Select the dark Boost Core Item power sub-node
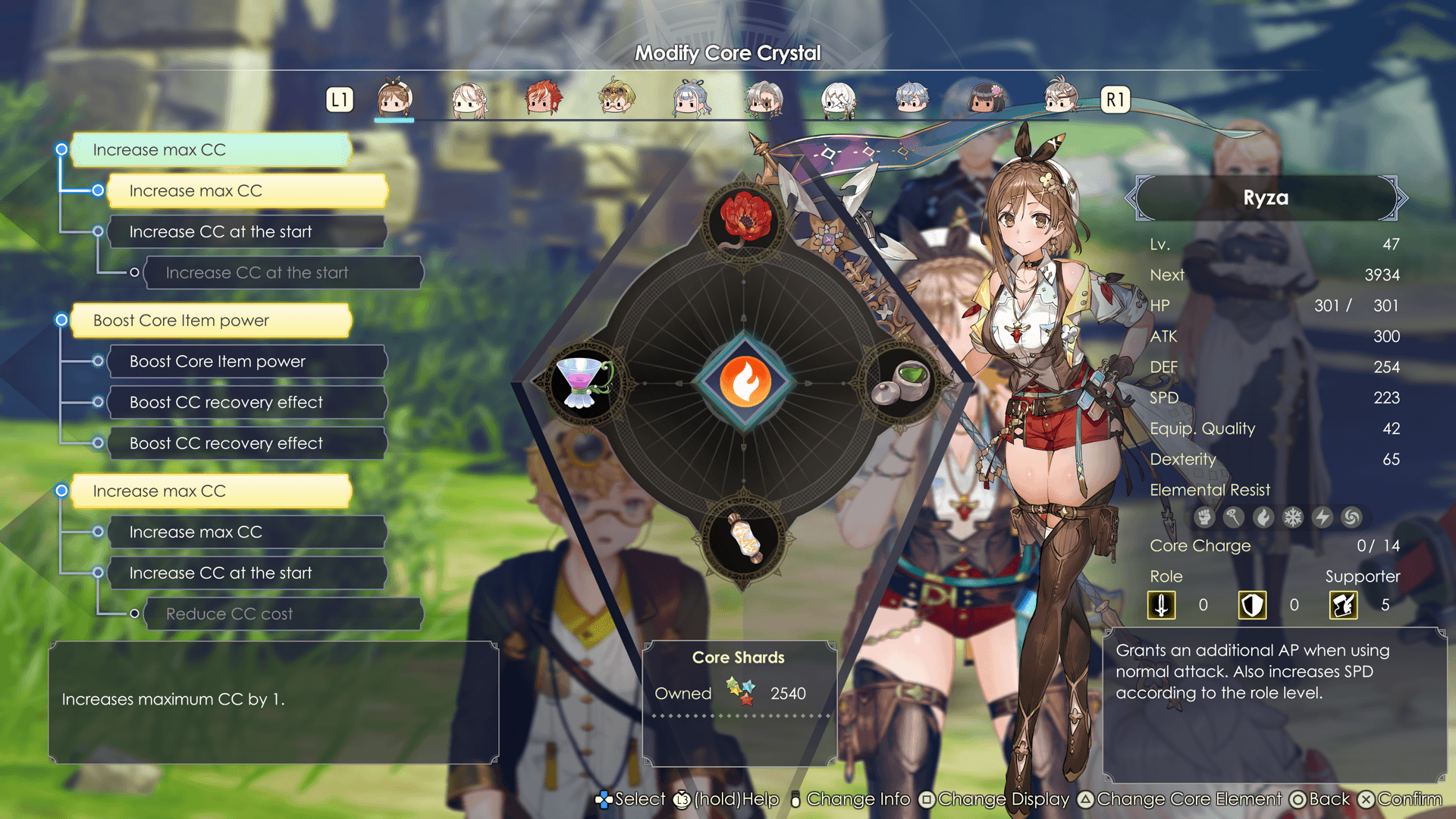Image resolution: width=1456 pixels, height=819 pixels. (247, 362)
